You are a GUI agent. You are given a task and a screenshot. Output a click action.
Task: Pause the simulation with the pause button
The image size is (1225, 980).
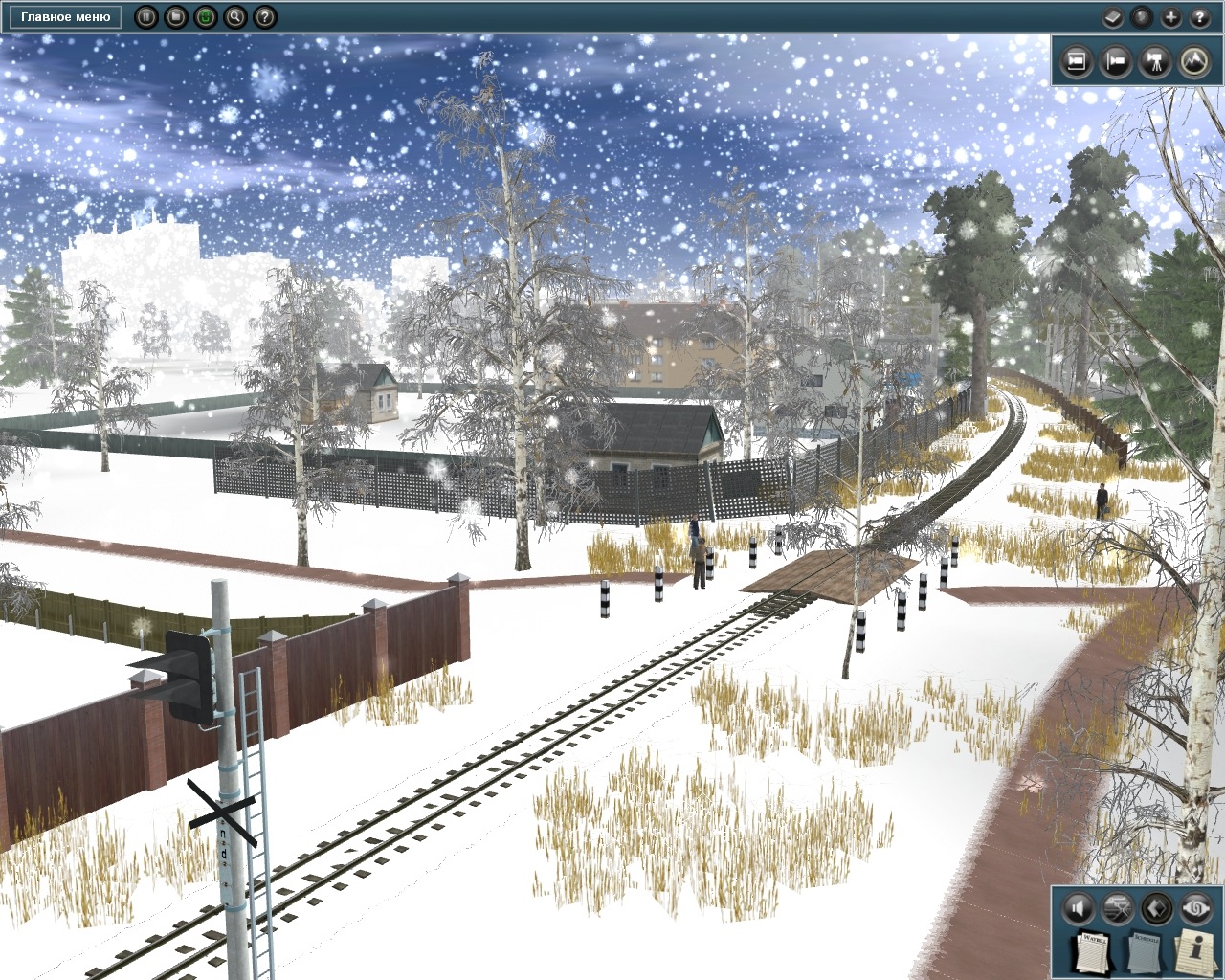tap(145, 16)
